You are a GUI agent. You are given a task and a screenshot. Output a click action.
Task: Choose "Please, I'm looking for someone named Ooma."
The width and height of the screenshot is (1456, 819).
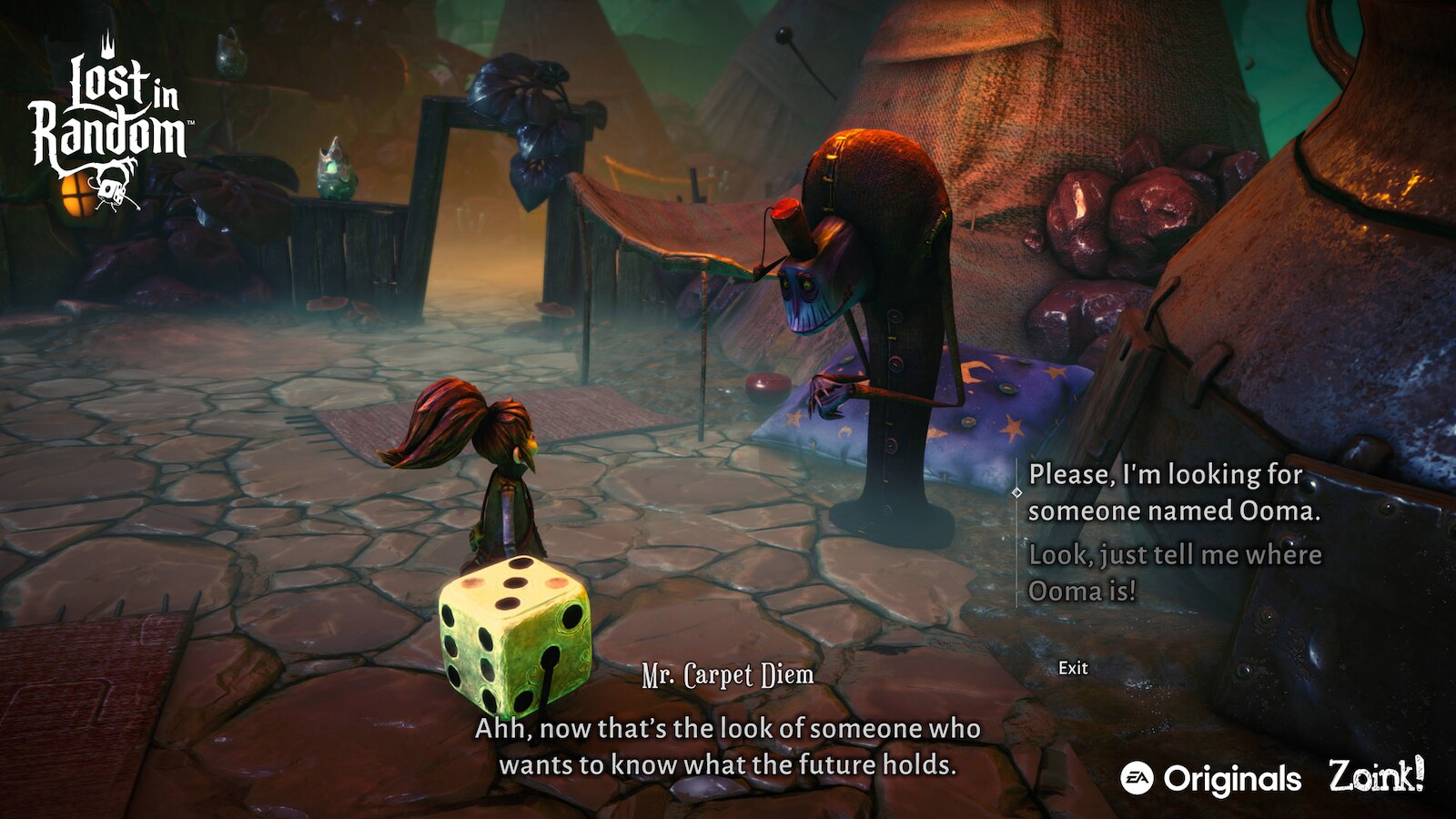point(1173,492)
